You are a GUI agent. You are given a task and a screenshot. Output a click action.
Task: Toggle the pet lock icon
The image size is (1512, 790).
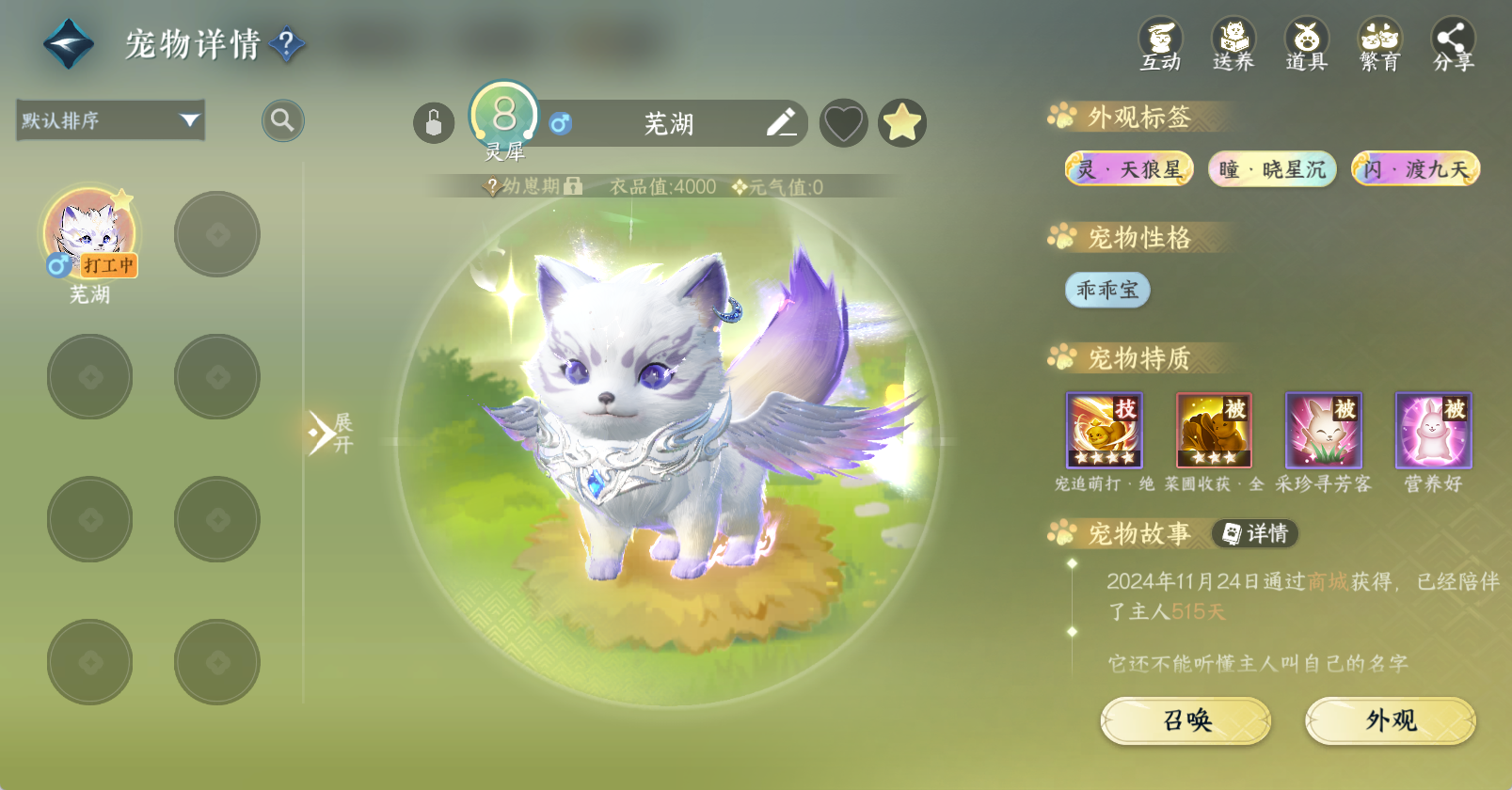tap(434, 123)
